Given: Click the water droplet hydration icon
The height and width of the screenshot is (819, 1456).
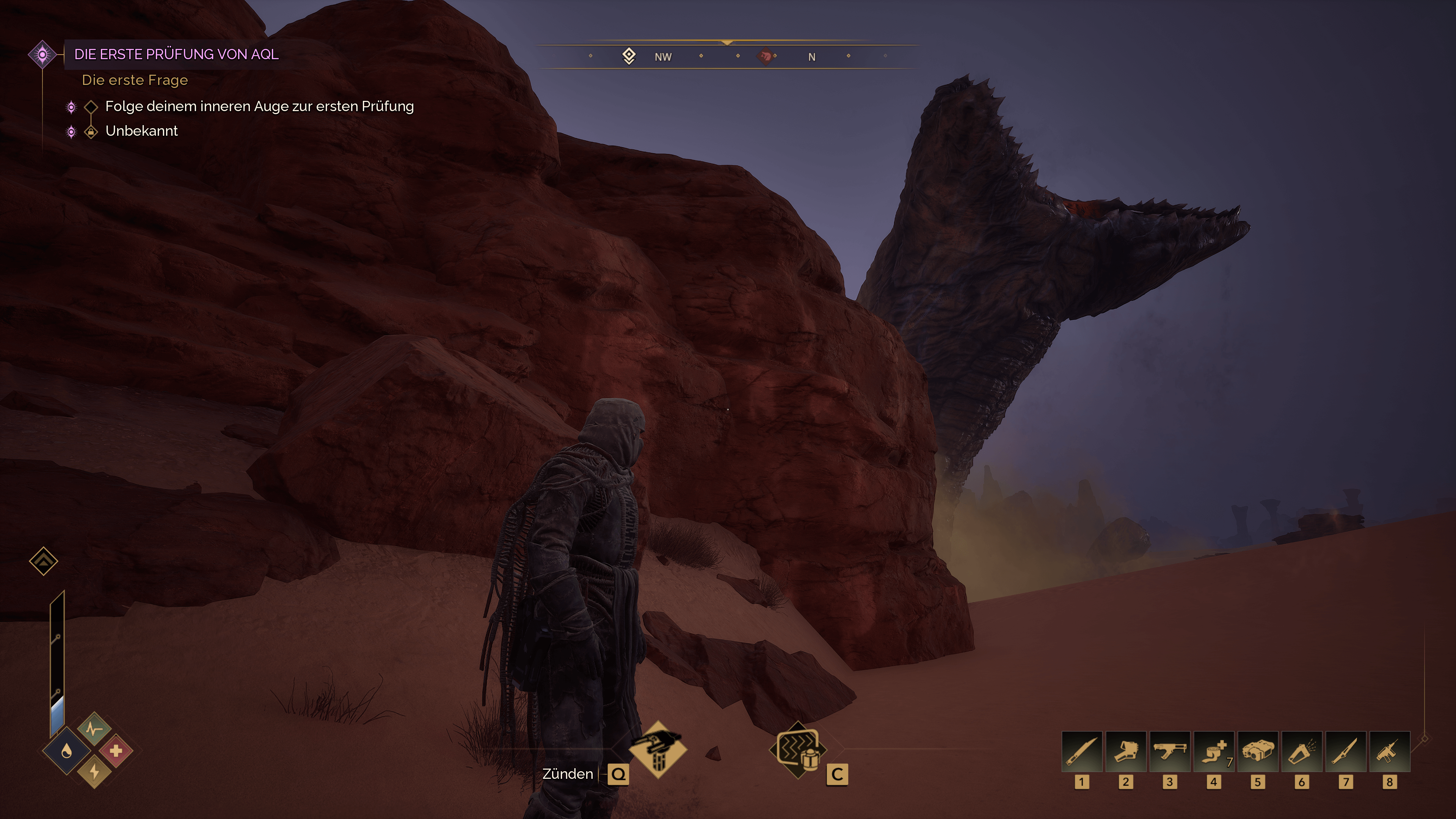Looking at the screenshot, I should [67, 751].
